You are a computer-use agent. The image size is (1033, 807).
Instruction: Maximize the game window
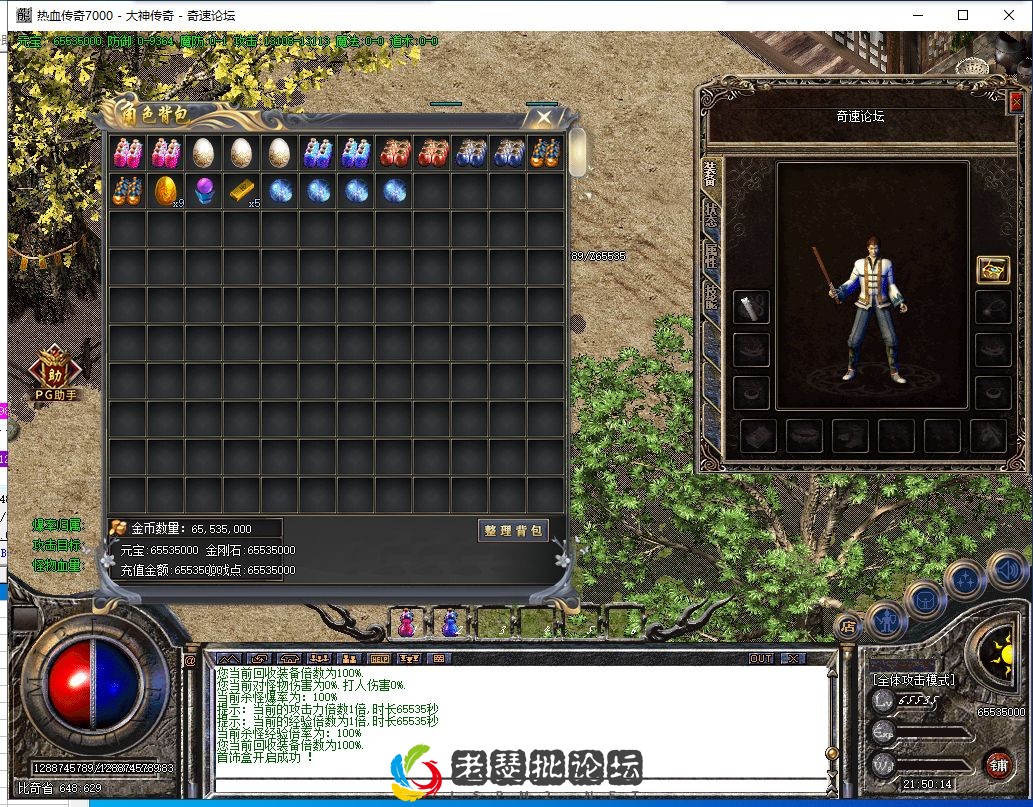click(963, 15)
